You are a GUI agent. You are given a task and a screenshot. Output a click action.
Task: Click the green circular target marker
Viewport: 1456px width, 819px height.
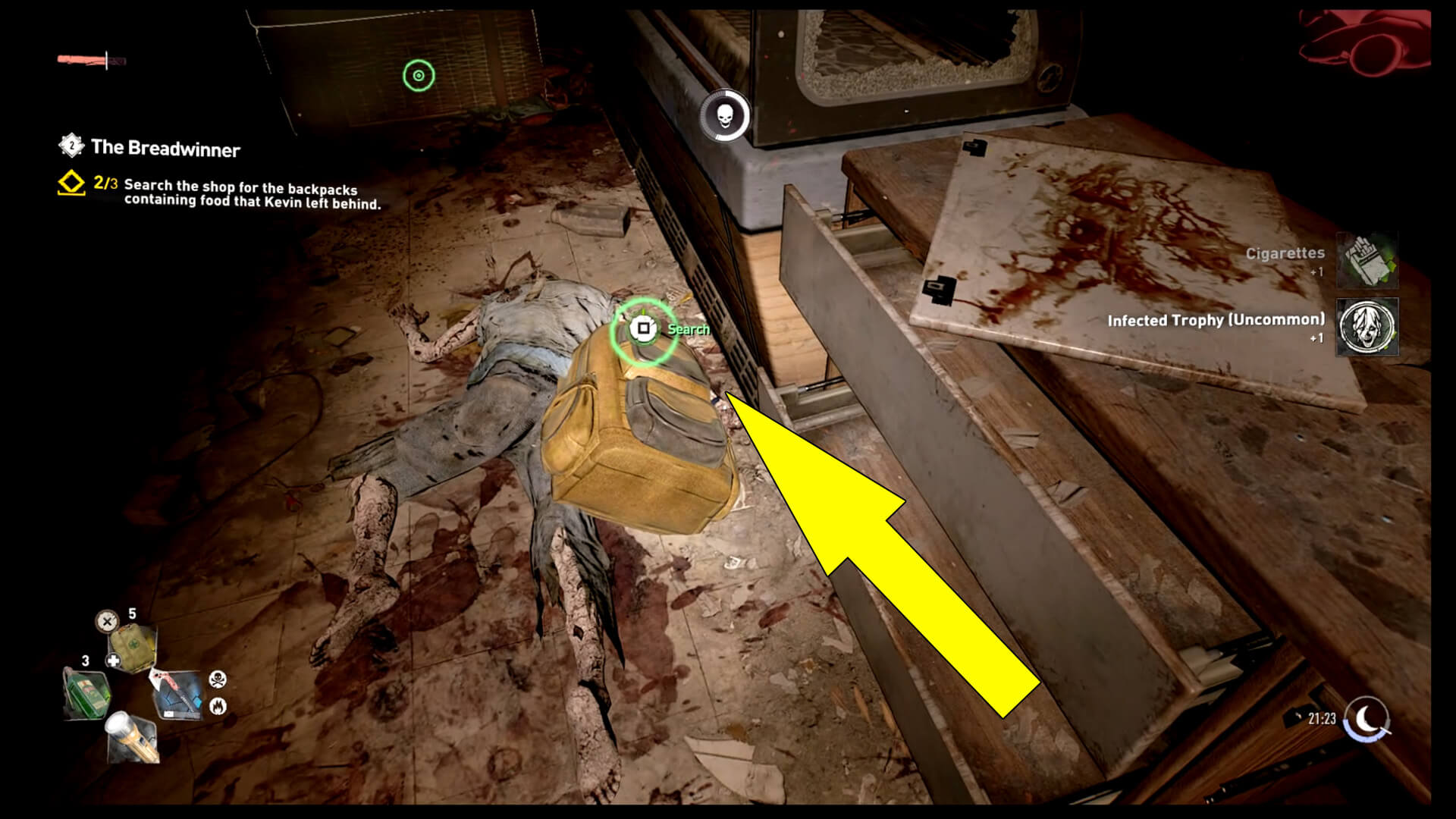[418, 74]
